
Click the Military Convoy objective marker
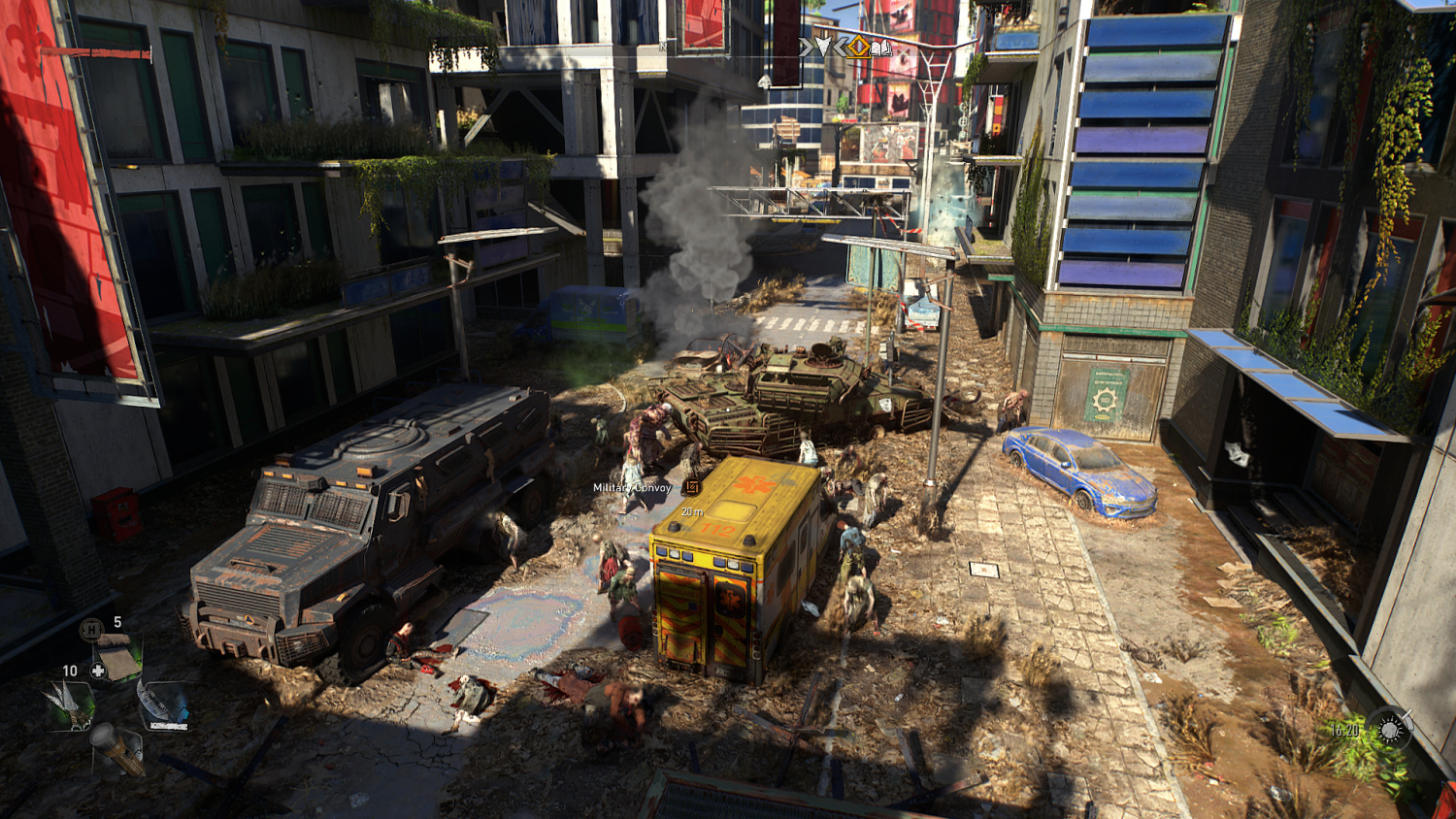691,487
